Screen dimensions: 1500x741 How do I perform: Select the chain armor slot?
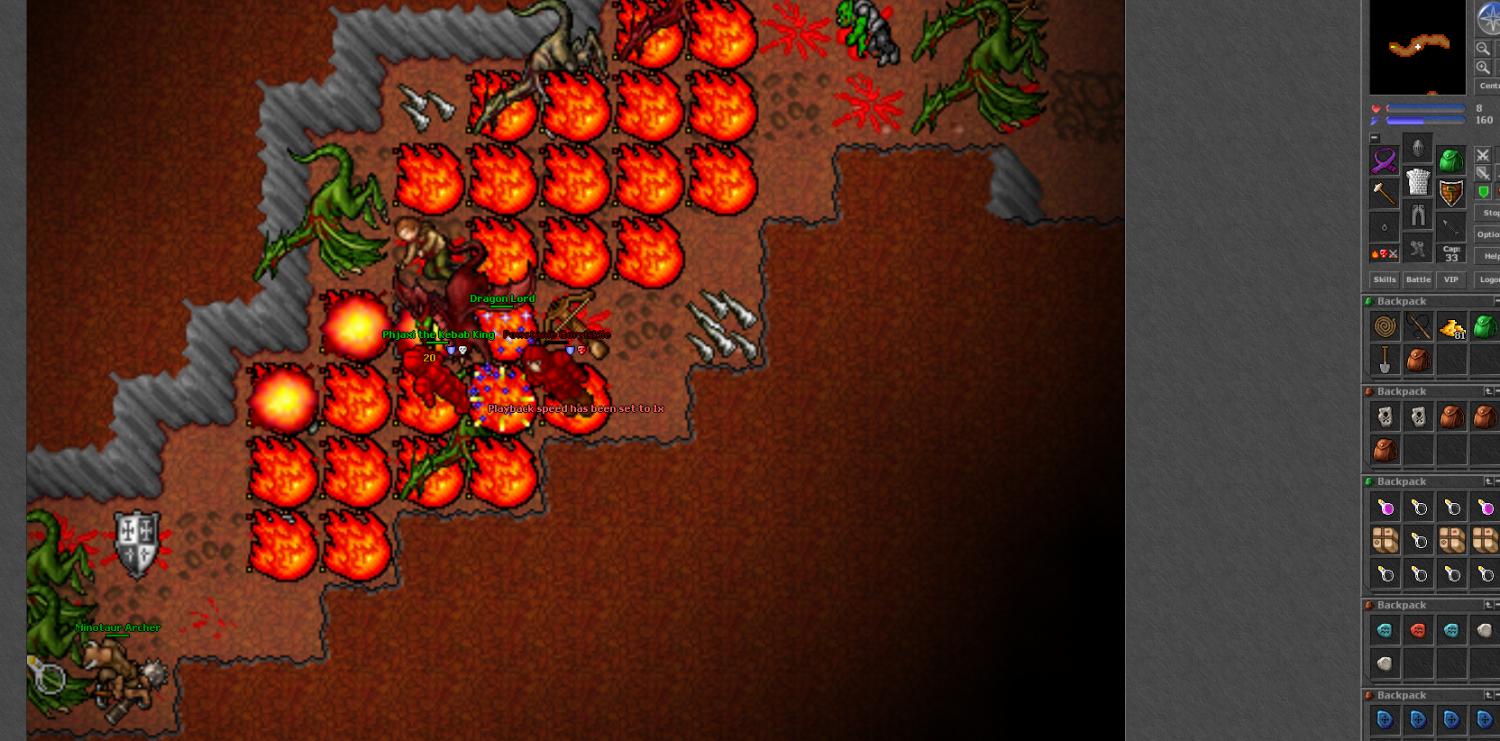coord(1417,182)
